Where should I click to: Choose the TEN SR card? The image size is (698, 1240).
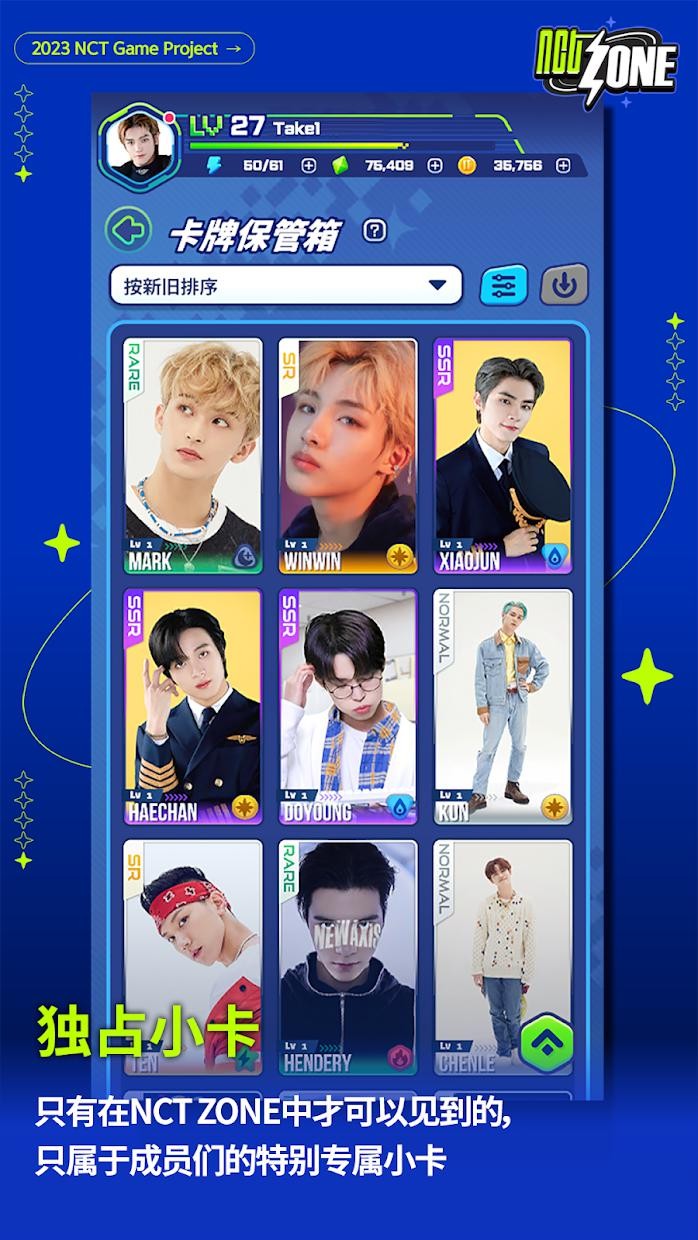193,955
